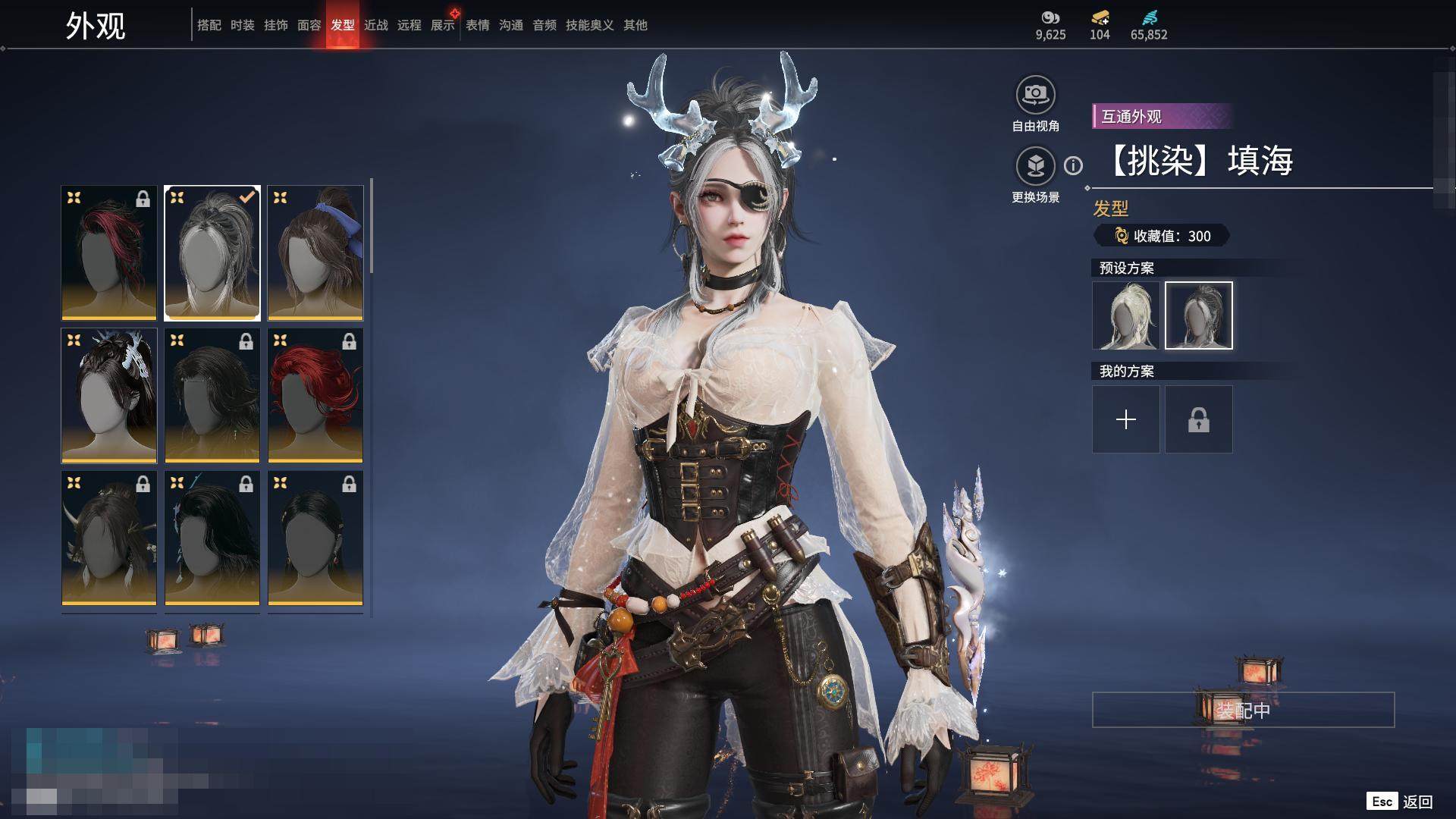Viewport: 1456px width, 819px height.
Task: Click the 更换场景 change scene button
Action: [1035, 167]
